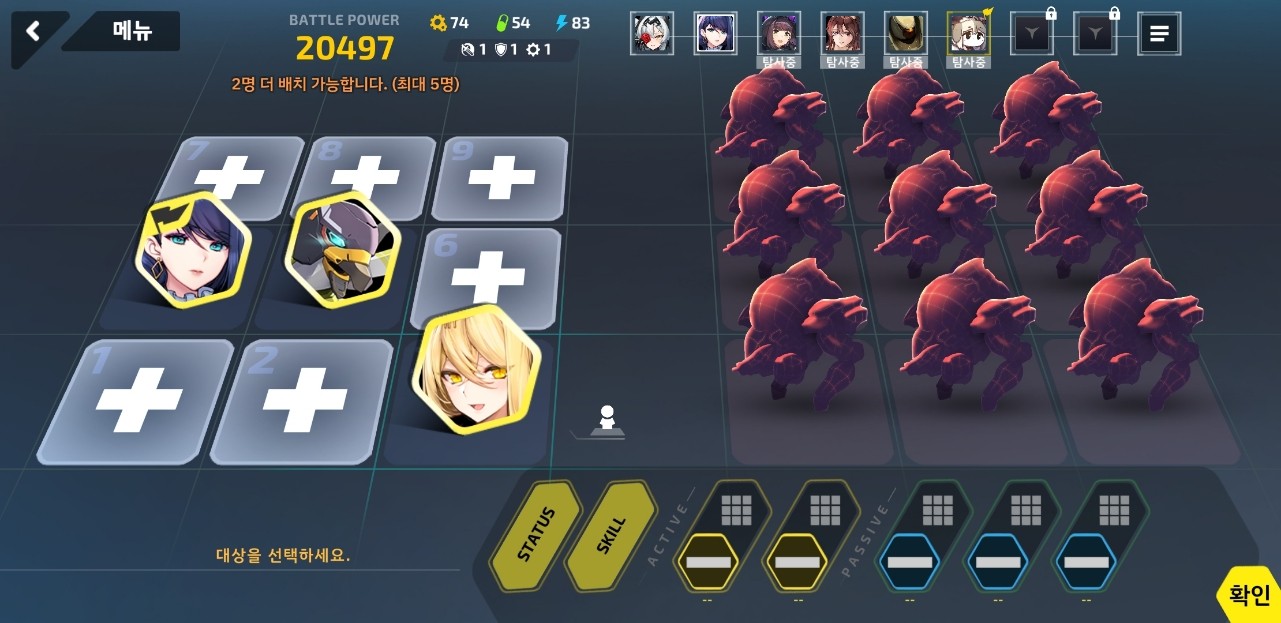This screenshot has width=1281, height=623.
Task: Select the purple-bow brunette squad portrait
Action: [778, 34]
